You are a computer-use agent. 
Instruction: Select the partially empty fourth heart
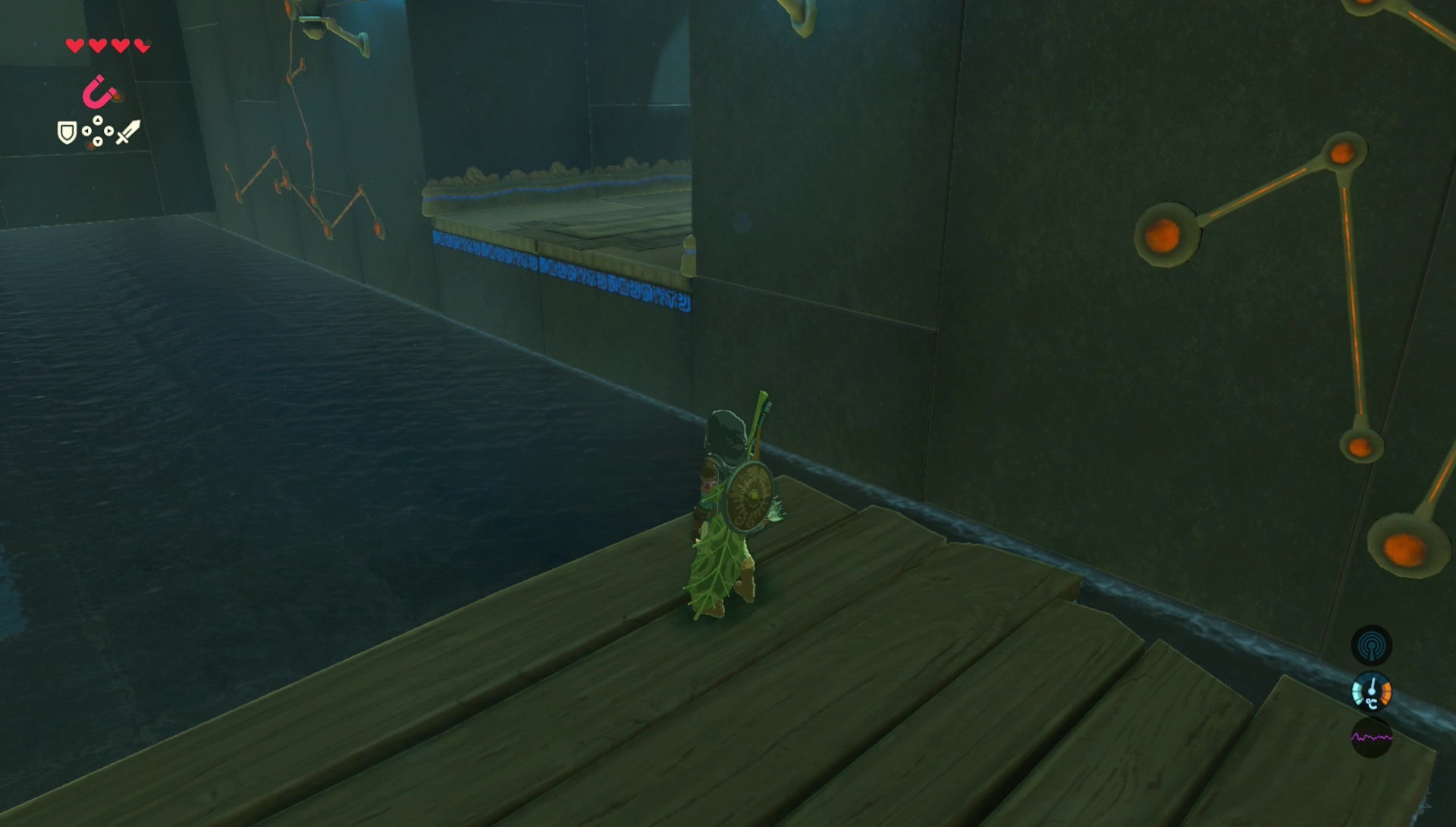pyautogui.click(x=141, y=46)
